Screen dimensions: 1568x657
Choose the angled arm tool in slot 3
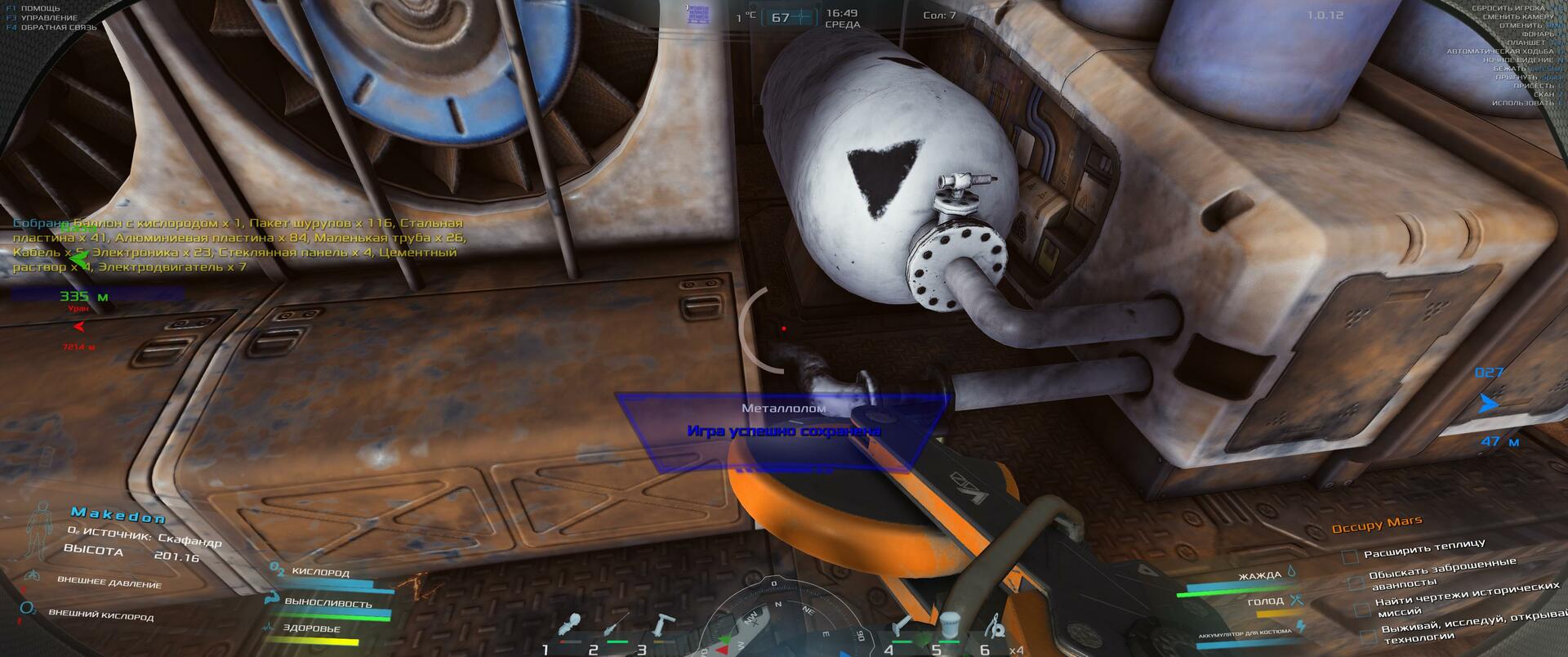coord(660,627)
